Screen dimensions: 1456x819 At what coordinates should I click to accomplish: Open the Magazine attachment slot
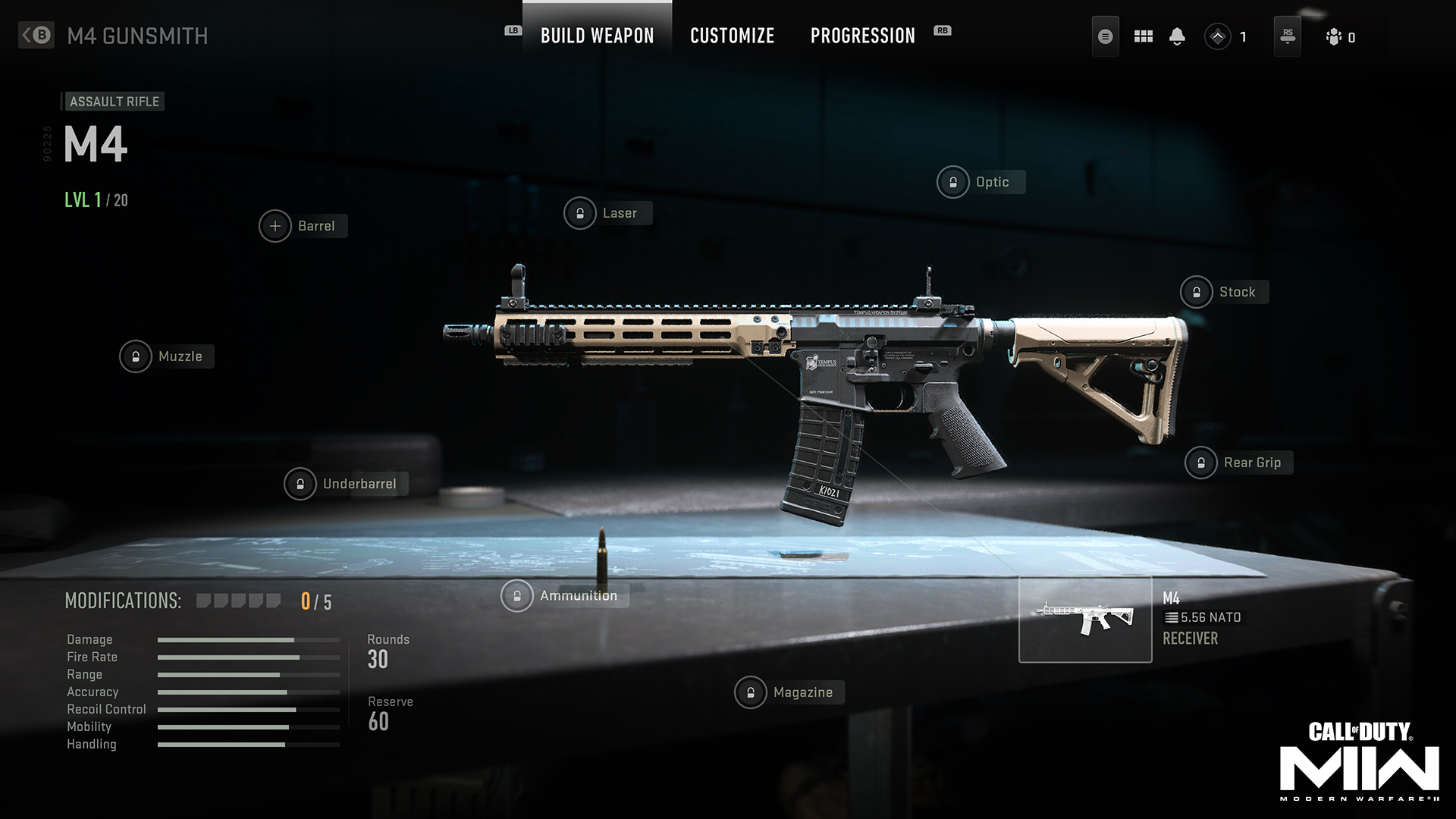tap(751, 692)
